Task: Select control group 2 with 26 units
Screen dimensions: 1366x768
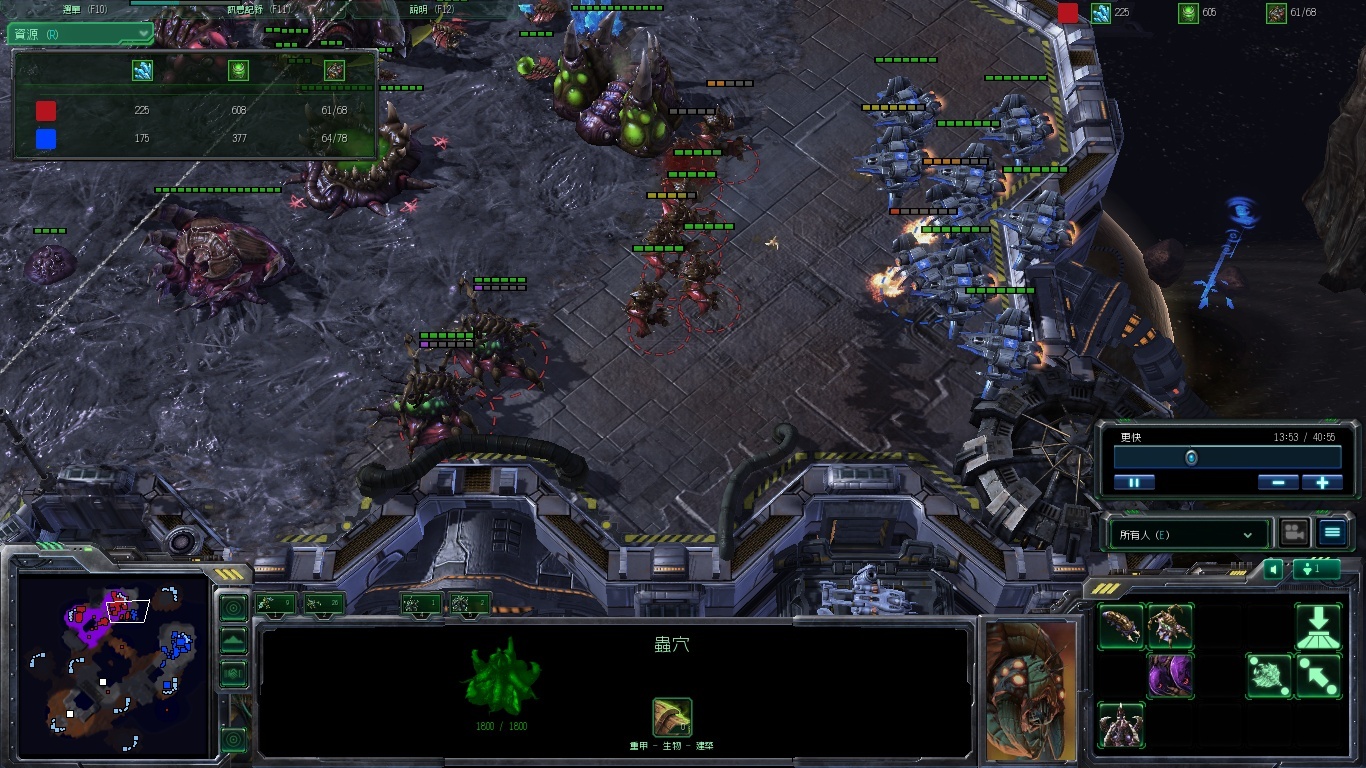Action: (x=324, y=603)
